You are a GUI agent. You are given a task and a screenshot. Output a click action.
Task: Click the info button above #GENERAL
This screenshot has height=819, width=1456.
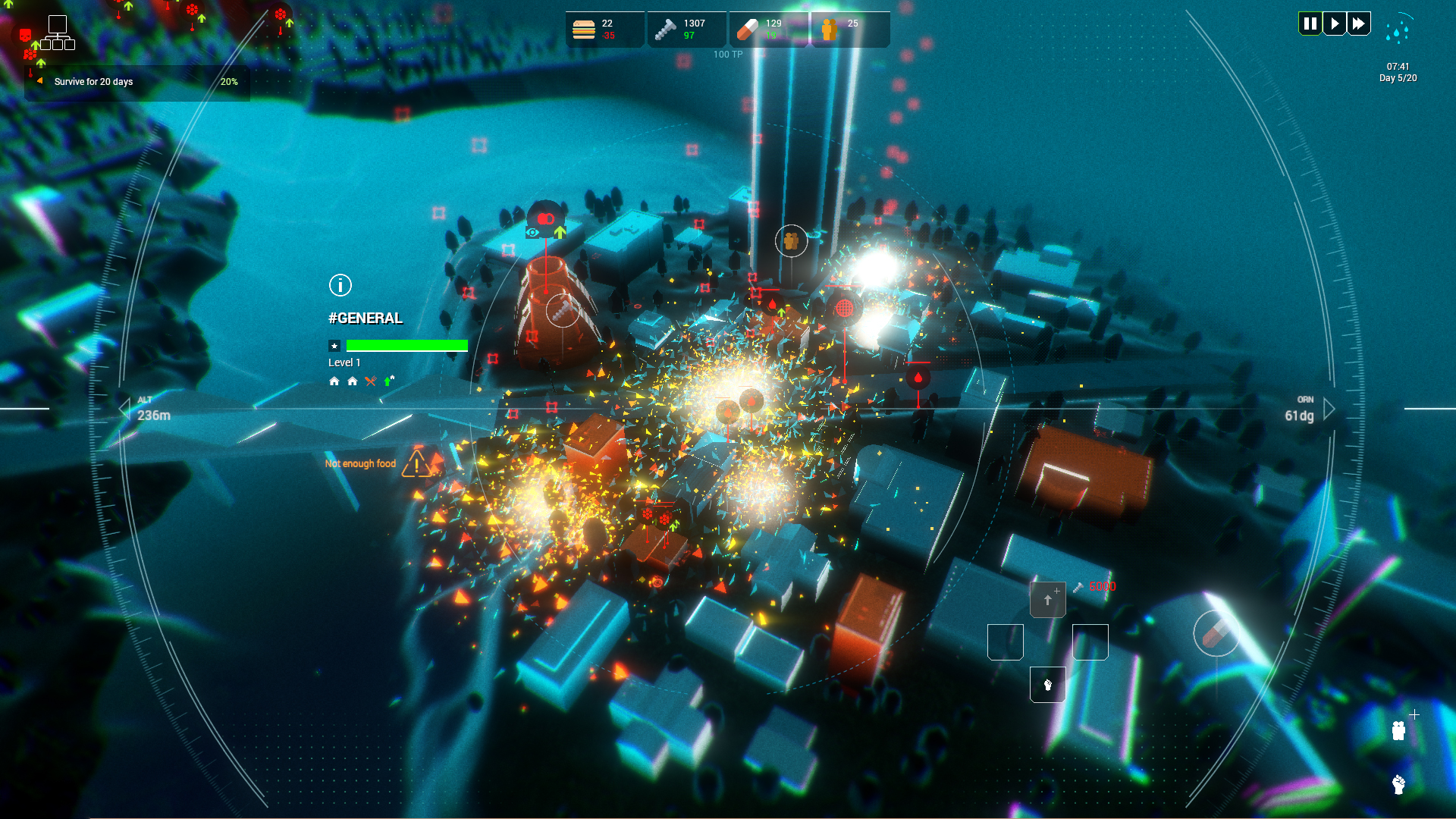[x=340, y=285]
